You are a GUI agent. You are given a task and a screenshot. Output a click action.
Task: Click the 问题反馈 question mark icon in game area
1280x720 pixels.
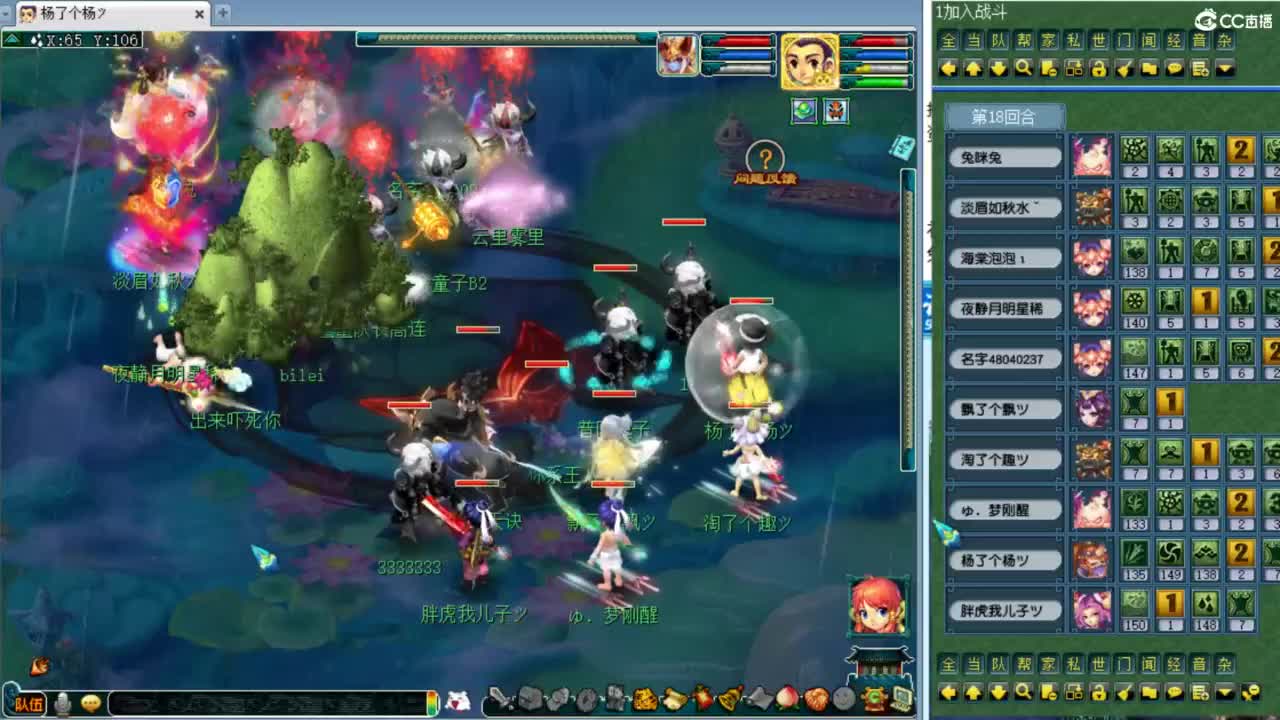763,157
